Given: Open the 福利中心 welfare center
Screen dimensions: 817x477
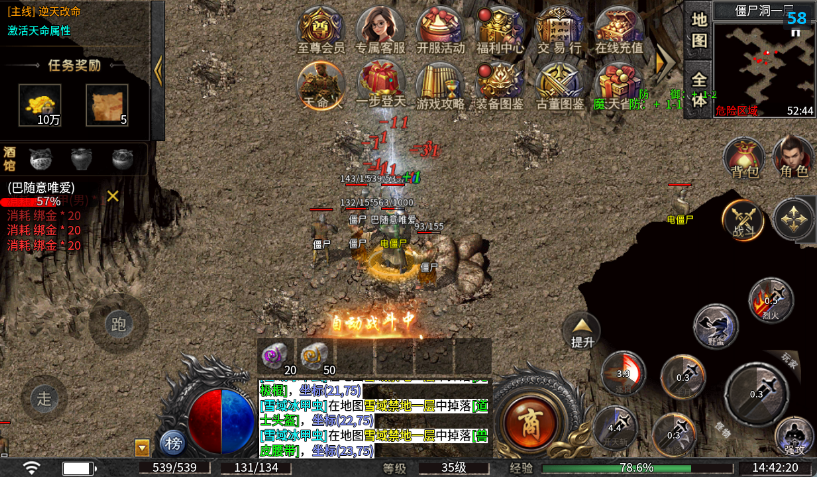Looking at the screenshot, I should click(x=500, y=28).
